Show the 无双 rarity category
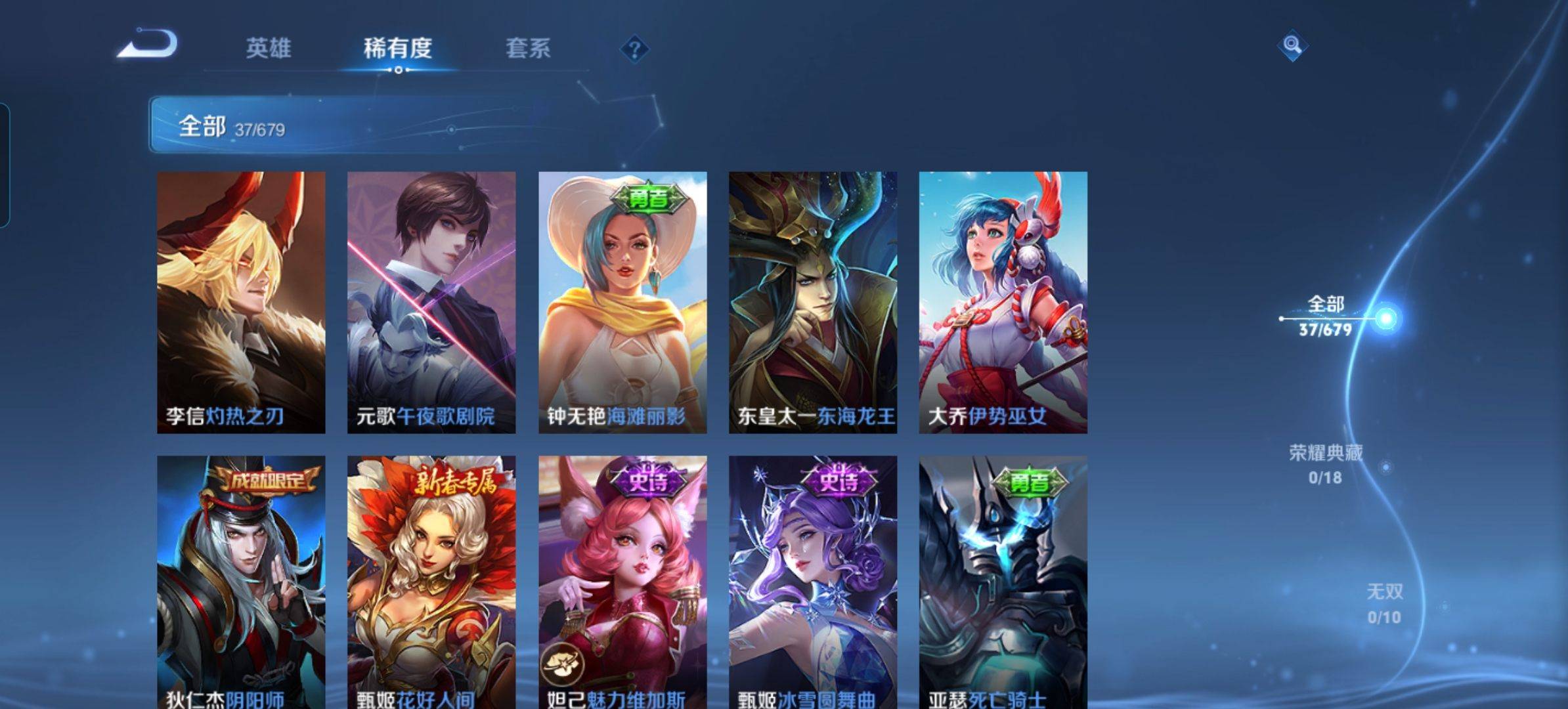This screenshot has height=709, width=1568. pyautogui.click(x=1384, y=603)
